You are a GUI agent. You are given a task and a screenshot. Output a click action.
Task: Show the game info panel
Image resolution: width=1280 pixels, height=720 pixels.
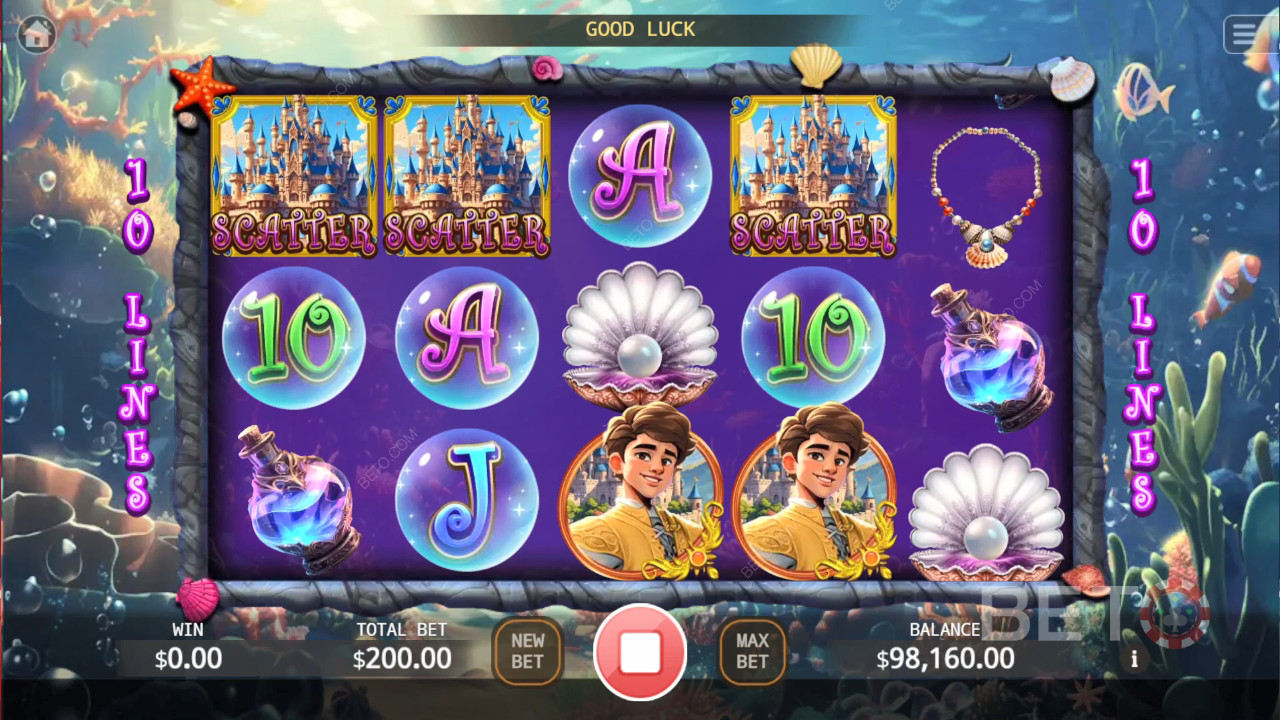1134,659
